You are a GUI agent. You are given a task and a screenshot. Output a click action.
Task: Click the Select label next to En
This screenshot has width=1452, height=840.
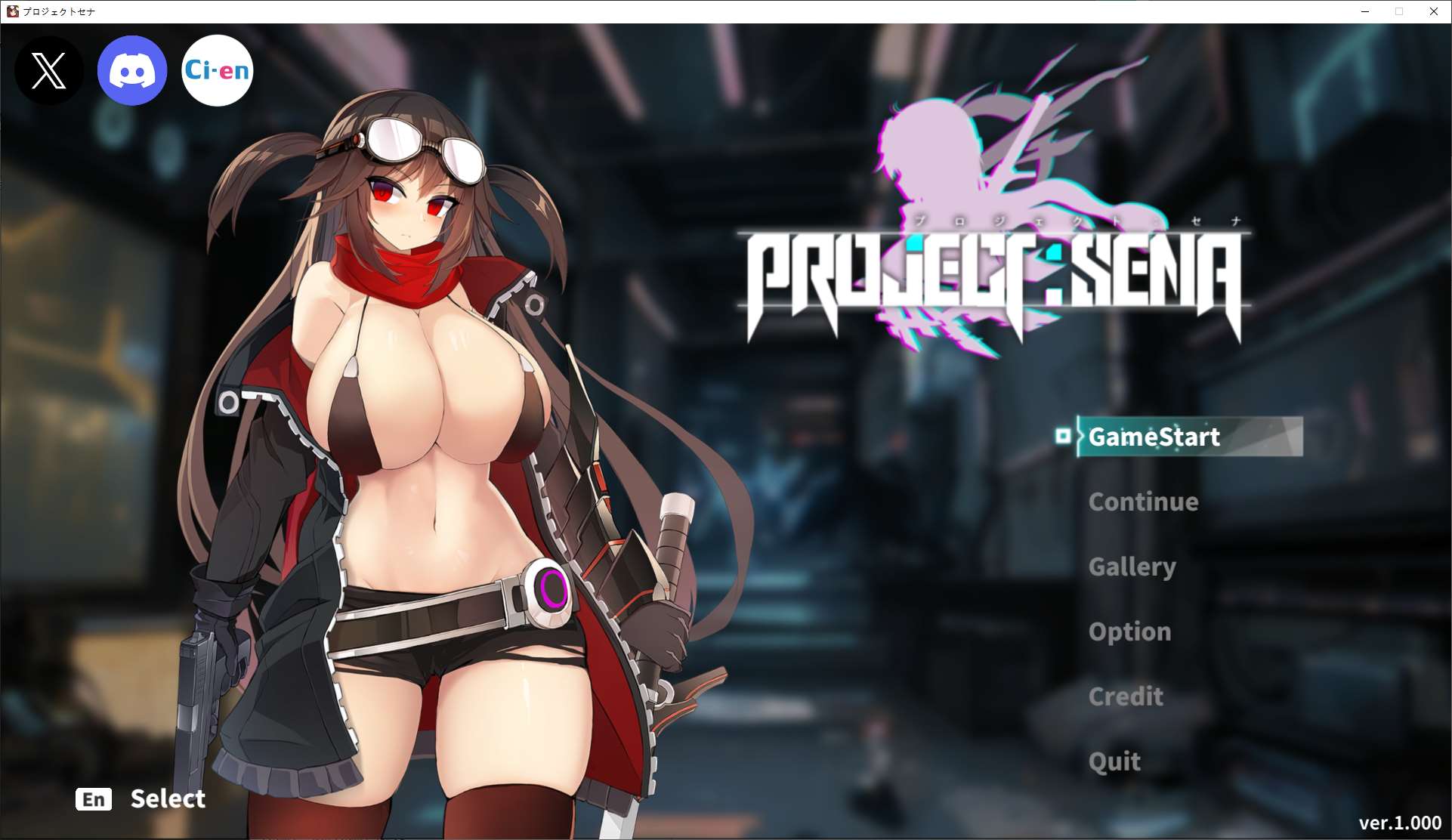(168, 798)
